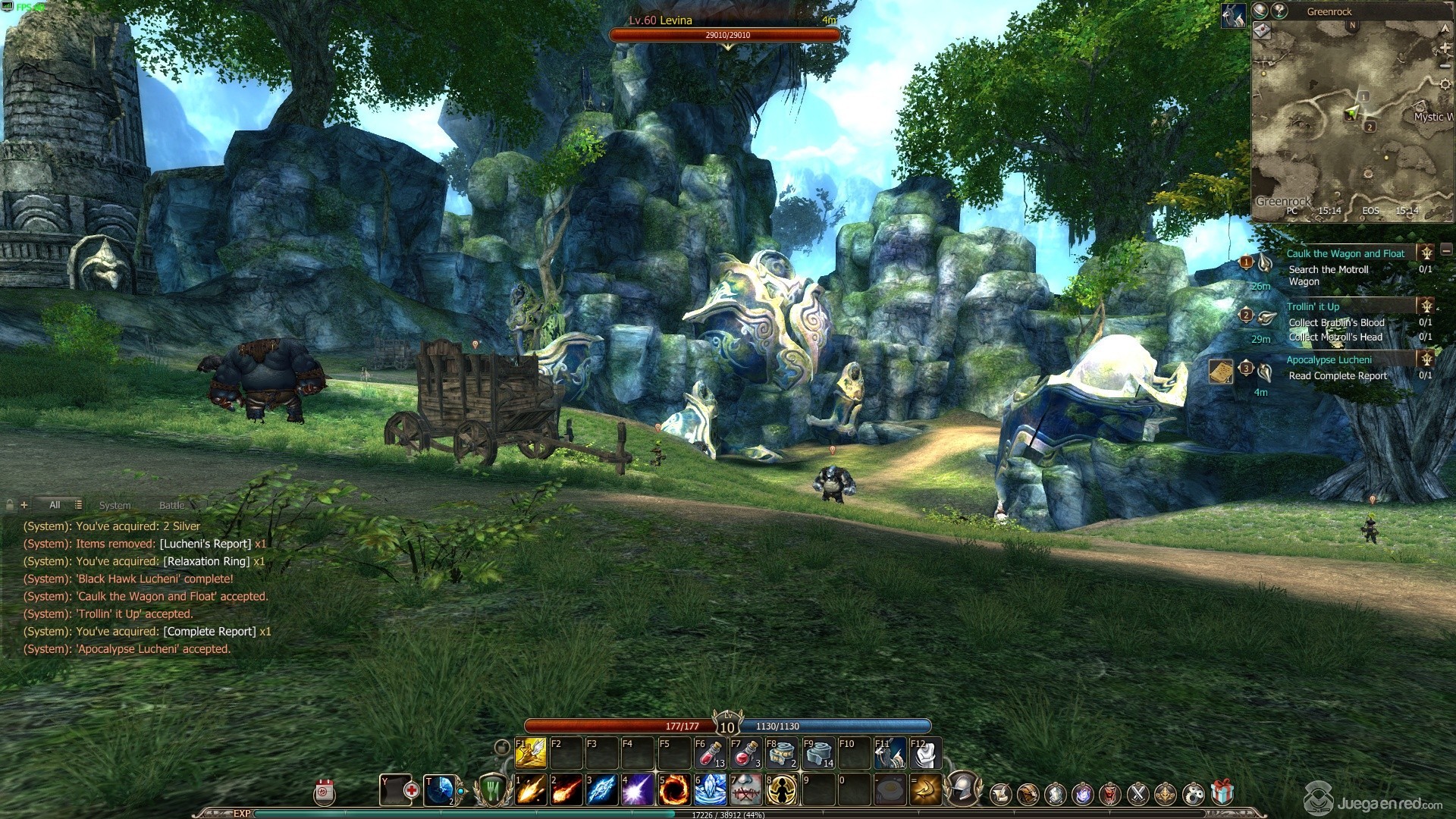Select the 'Apocalypse Lucheni' quest tracker
The image size is (1456, 819).
coord(1328,360)
